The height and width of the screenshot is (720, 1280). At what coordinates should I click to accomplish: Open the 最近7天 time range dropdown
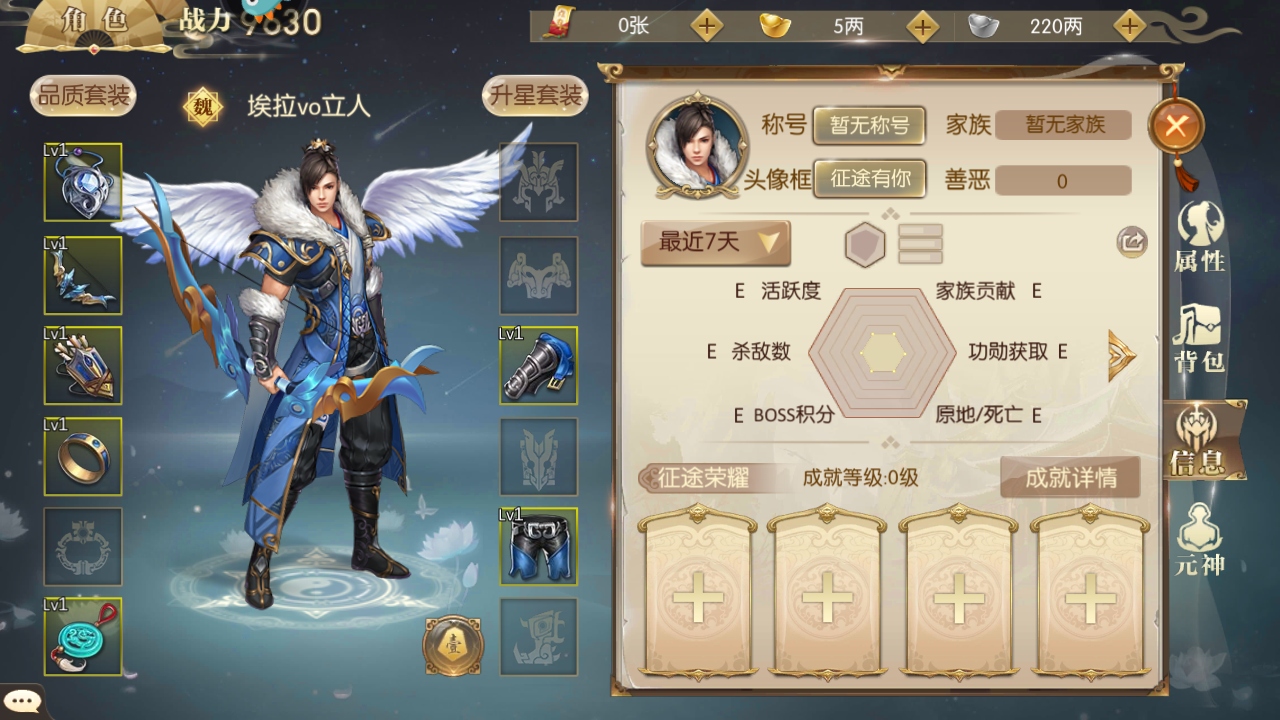pos(715,242)
